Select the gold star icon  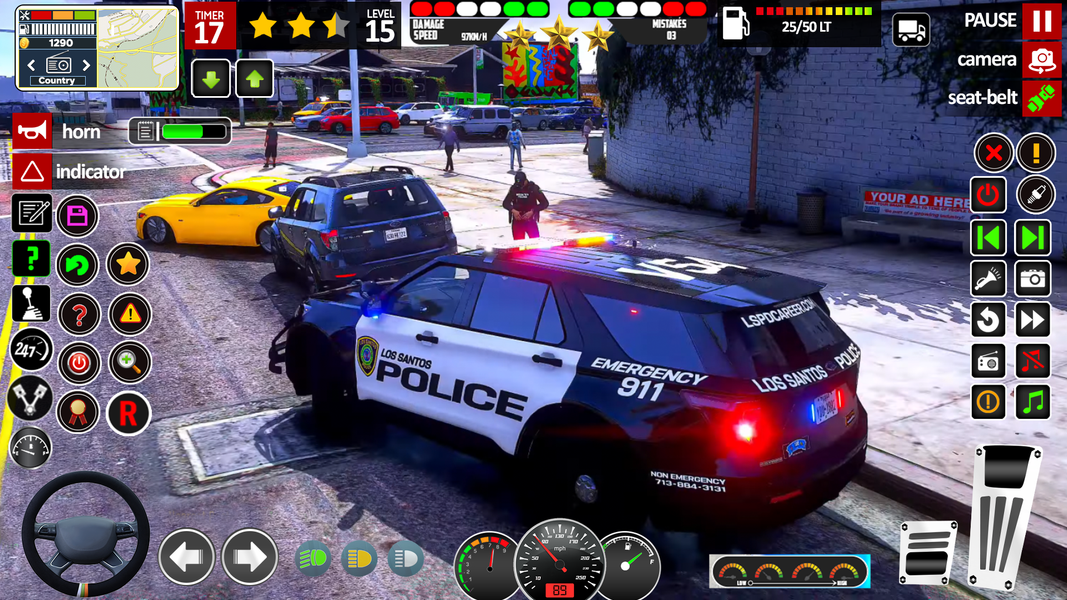128,264
